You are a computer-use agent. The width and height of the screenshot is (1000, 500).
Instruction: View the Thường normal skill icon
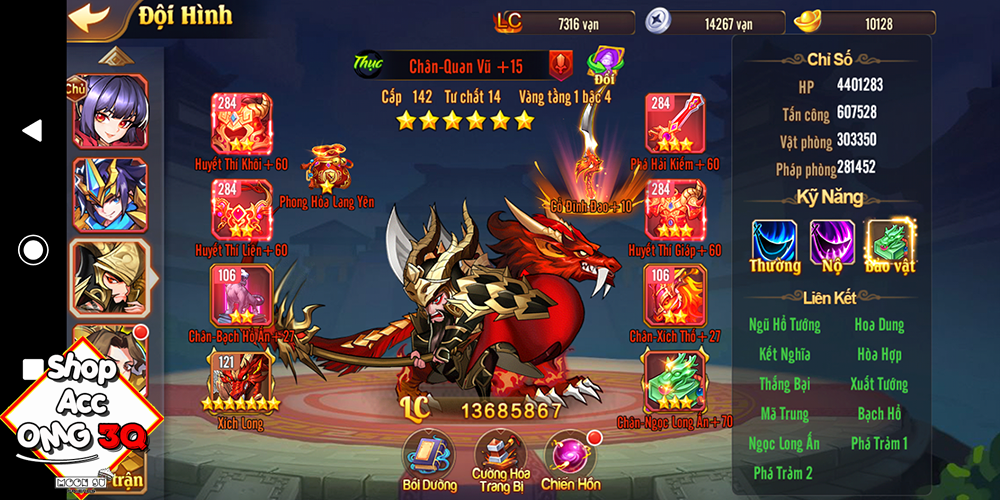pos(775,243)
